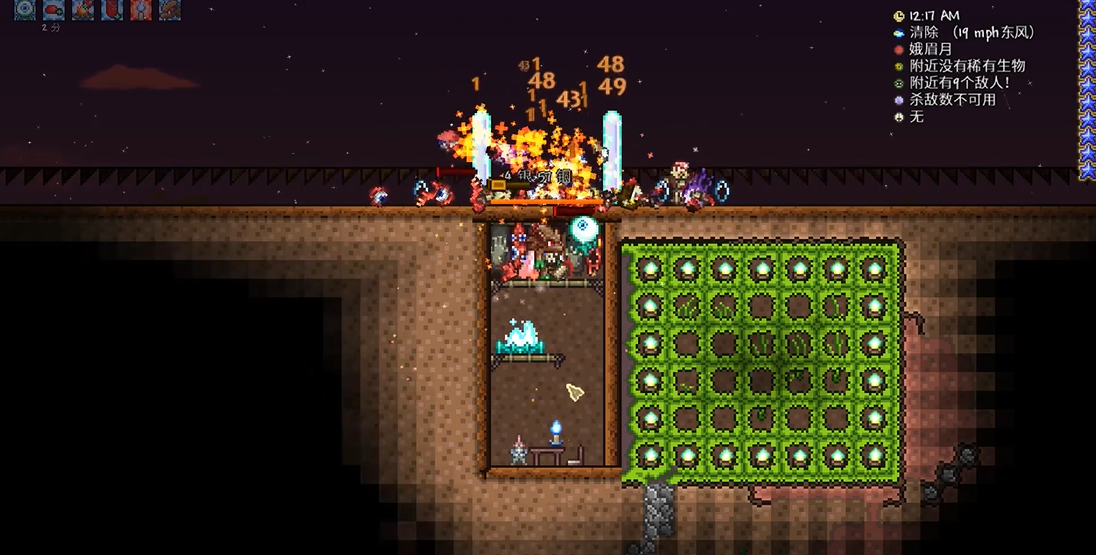
Task: Click the Water Candle buff icon
Action: (141, 10)
